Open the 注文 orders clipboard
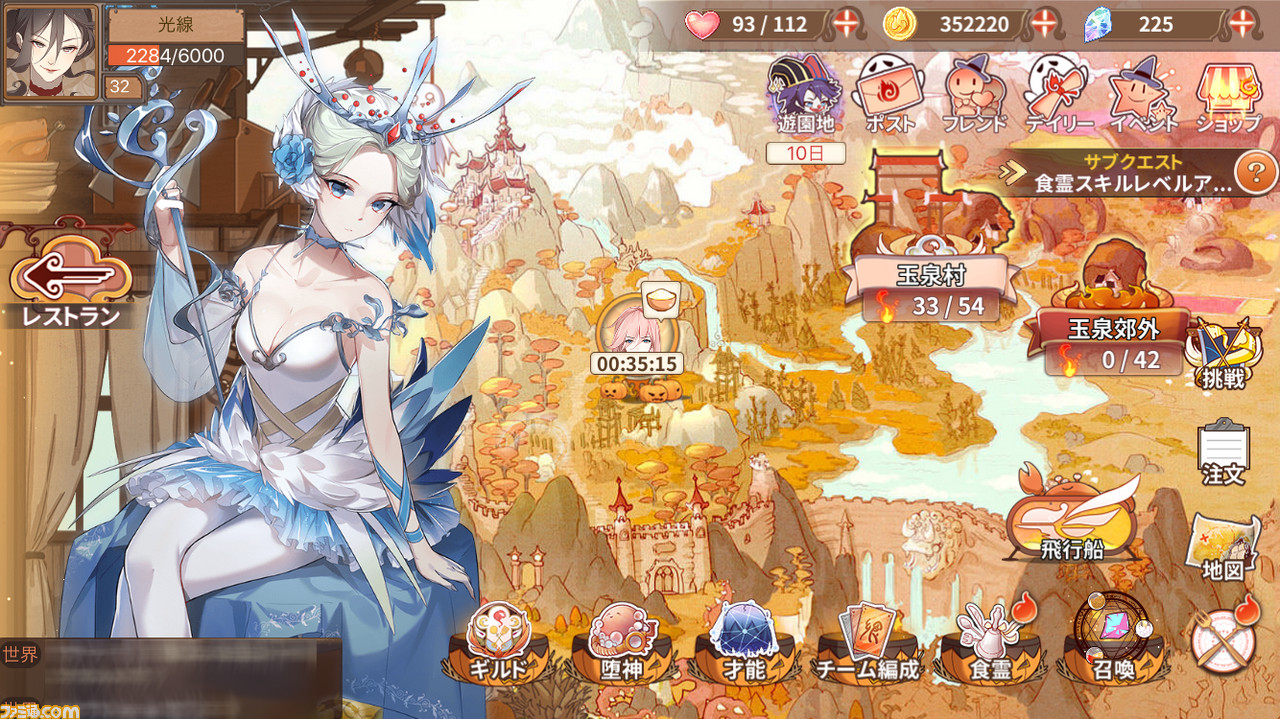Viewport: 1280px width, 719px height. click(x=1223, y=451)
